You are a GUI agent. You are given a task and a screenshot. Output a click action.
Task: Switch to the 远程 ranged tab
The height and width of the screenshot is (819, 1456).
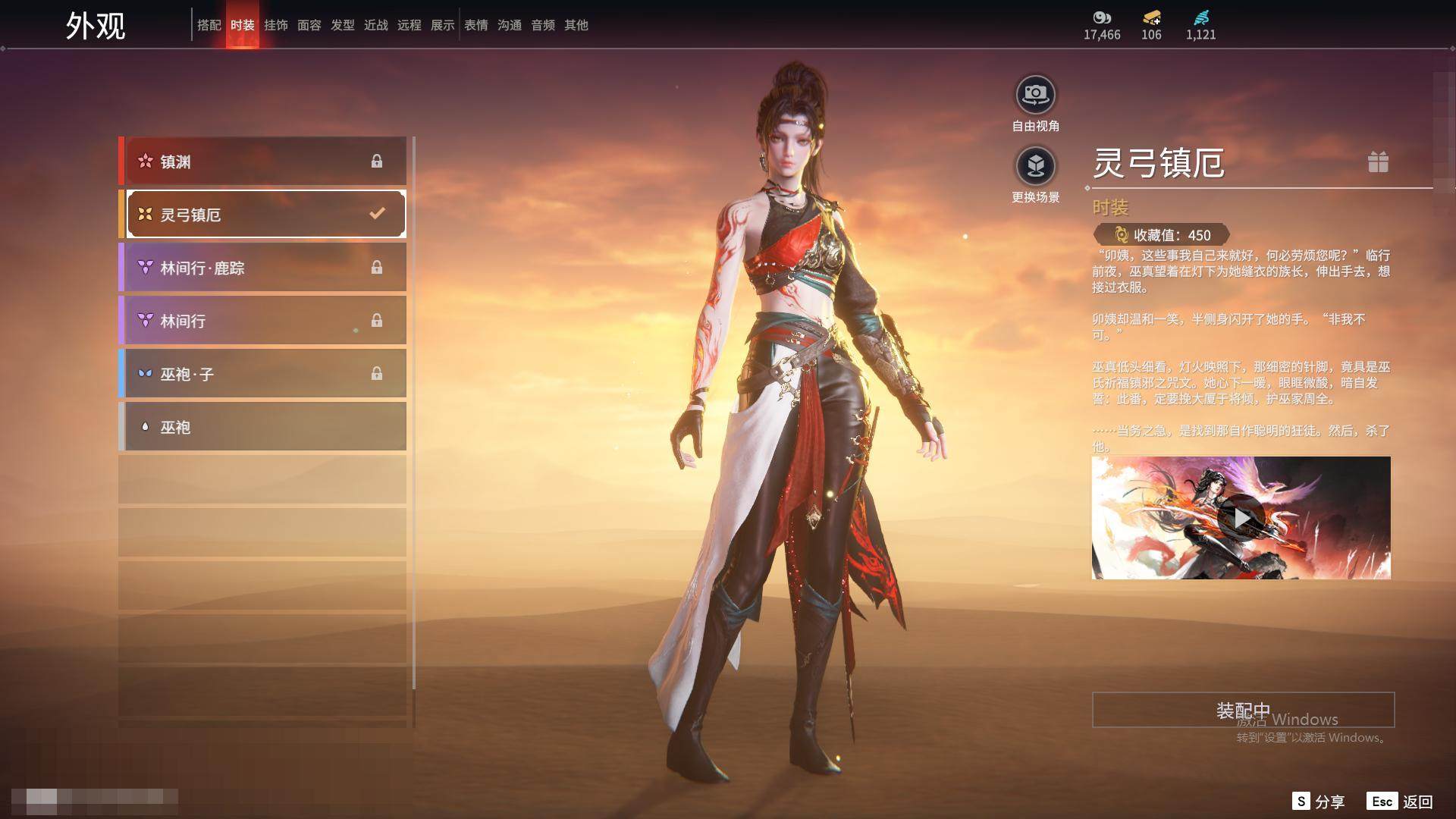[409, 25]
